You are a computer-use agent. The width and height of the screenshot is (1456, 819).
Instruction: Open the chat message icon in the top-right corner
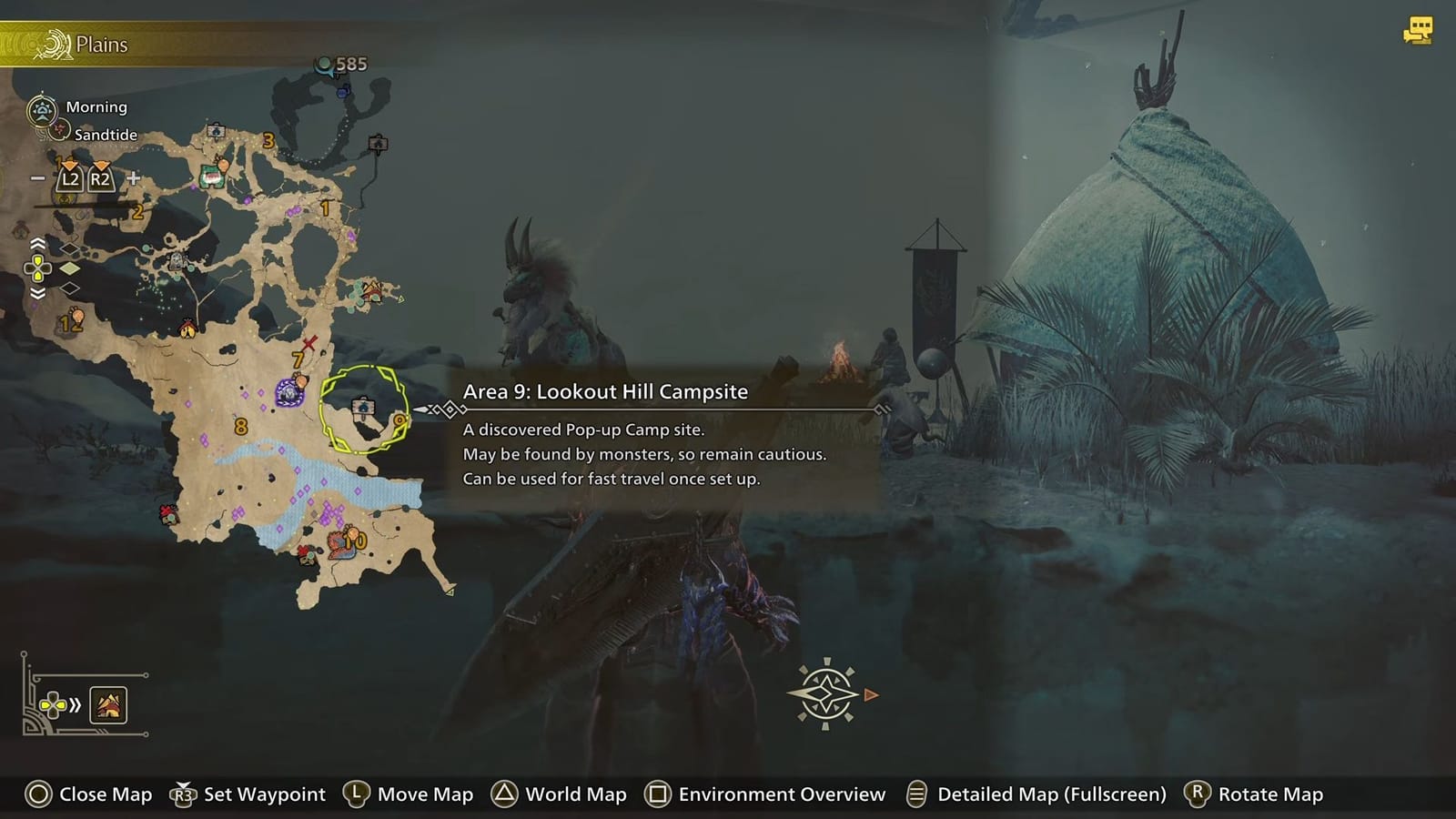tap(1417, 27)
